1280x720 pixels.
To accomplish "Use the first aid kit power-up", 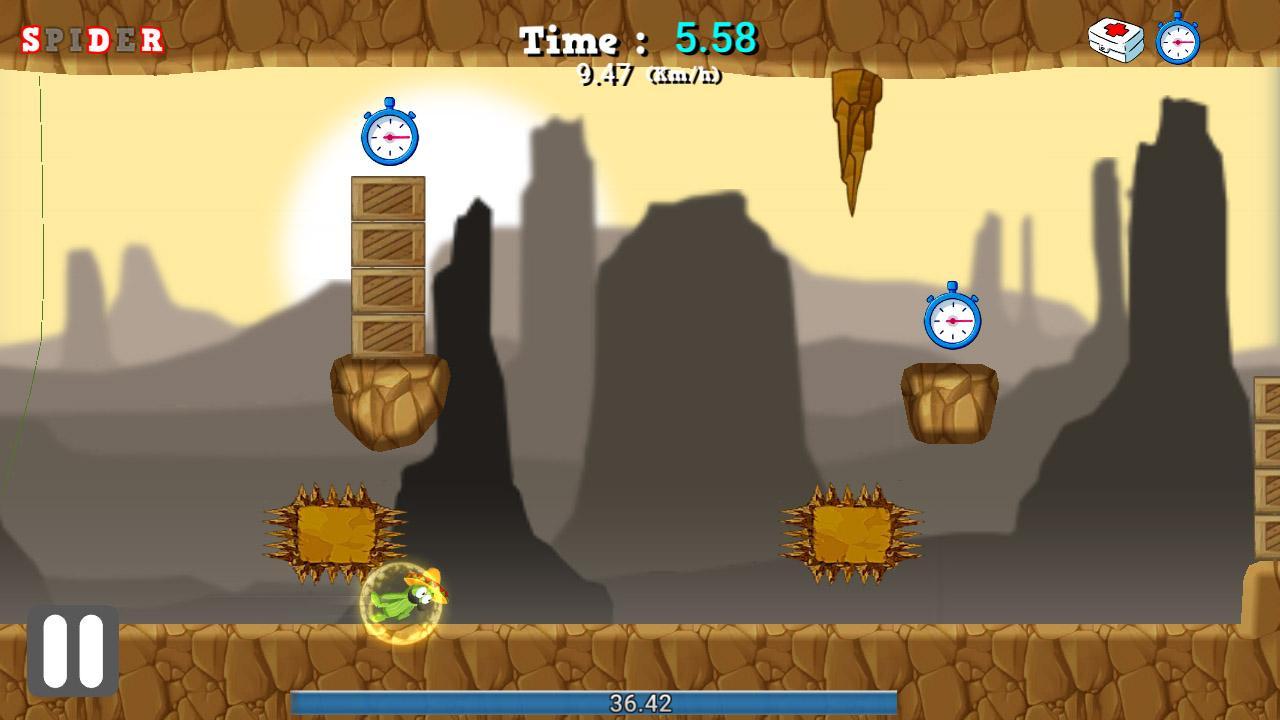I will coord(1115,40).
